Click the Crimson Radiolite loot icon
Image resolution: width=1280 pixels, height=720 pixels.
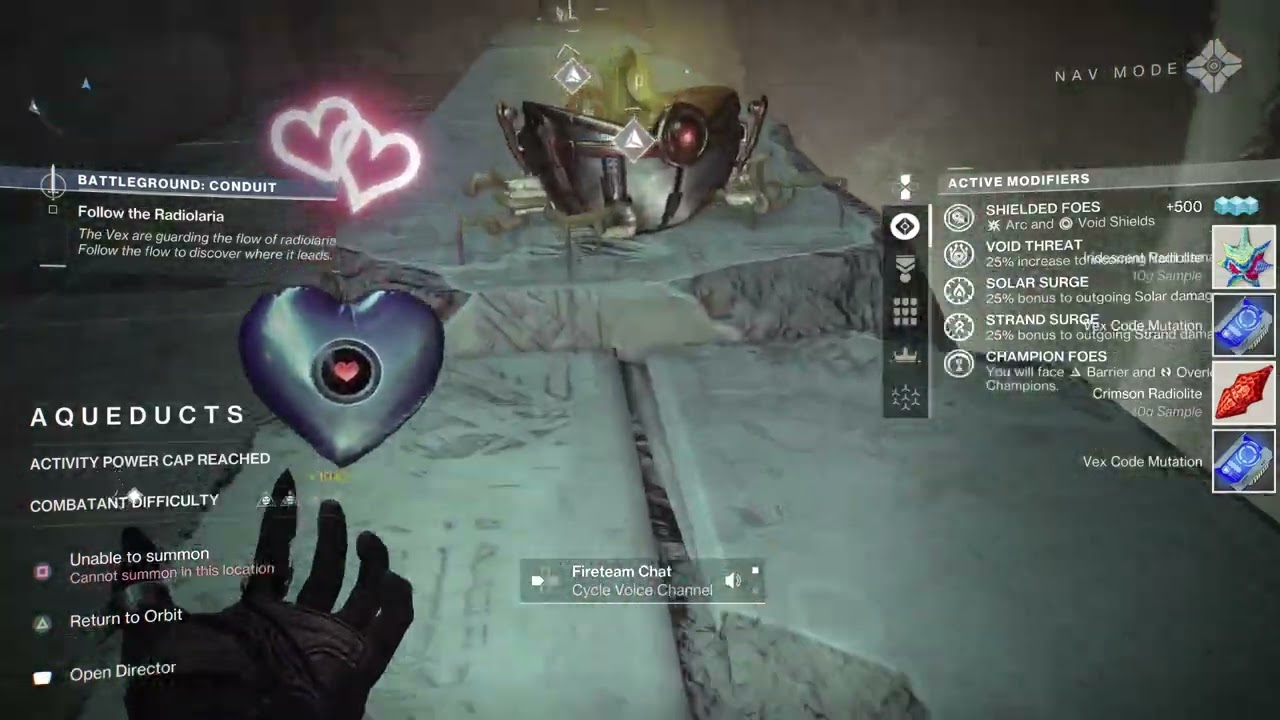point(1244,393)
